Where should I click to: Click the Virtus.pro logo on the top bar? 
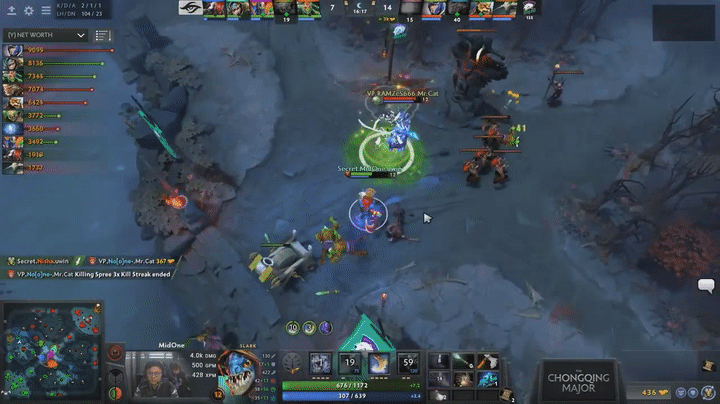[528, 9]
